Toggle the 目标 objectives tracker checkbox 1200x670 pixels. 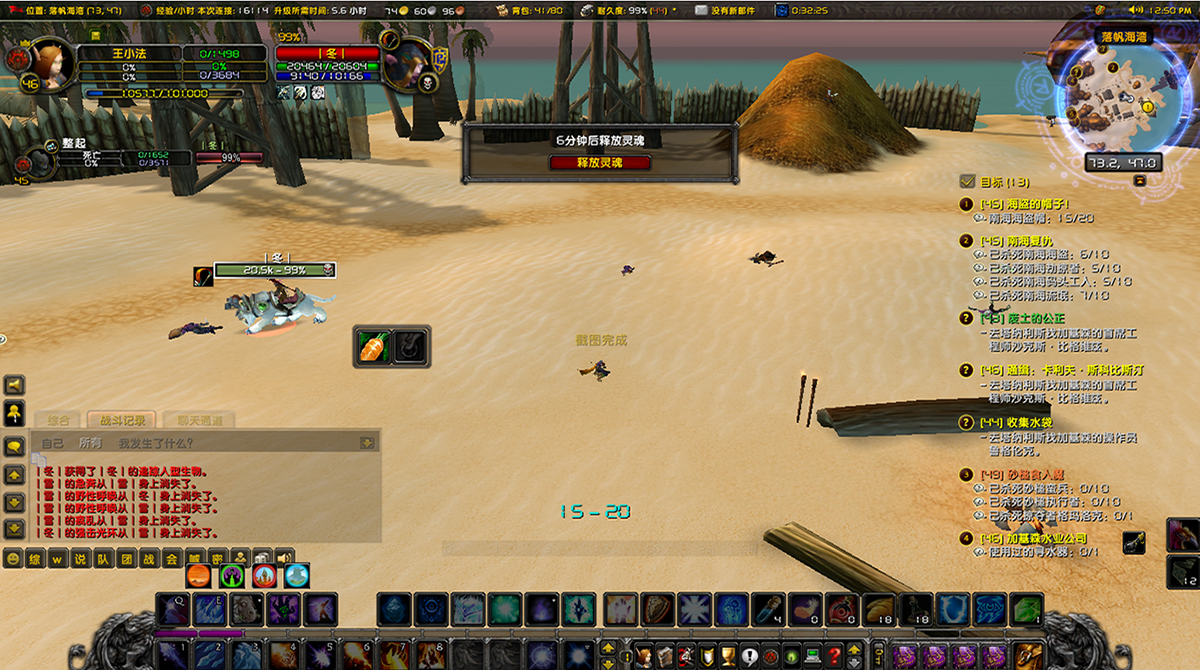[967, 182]
